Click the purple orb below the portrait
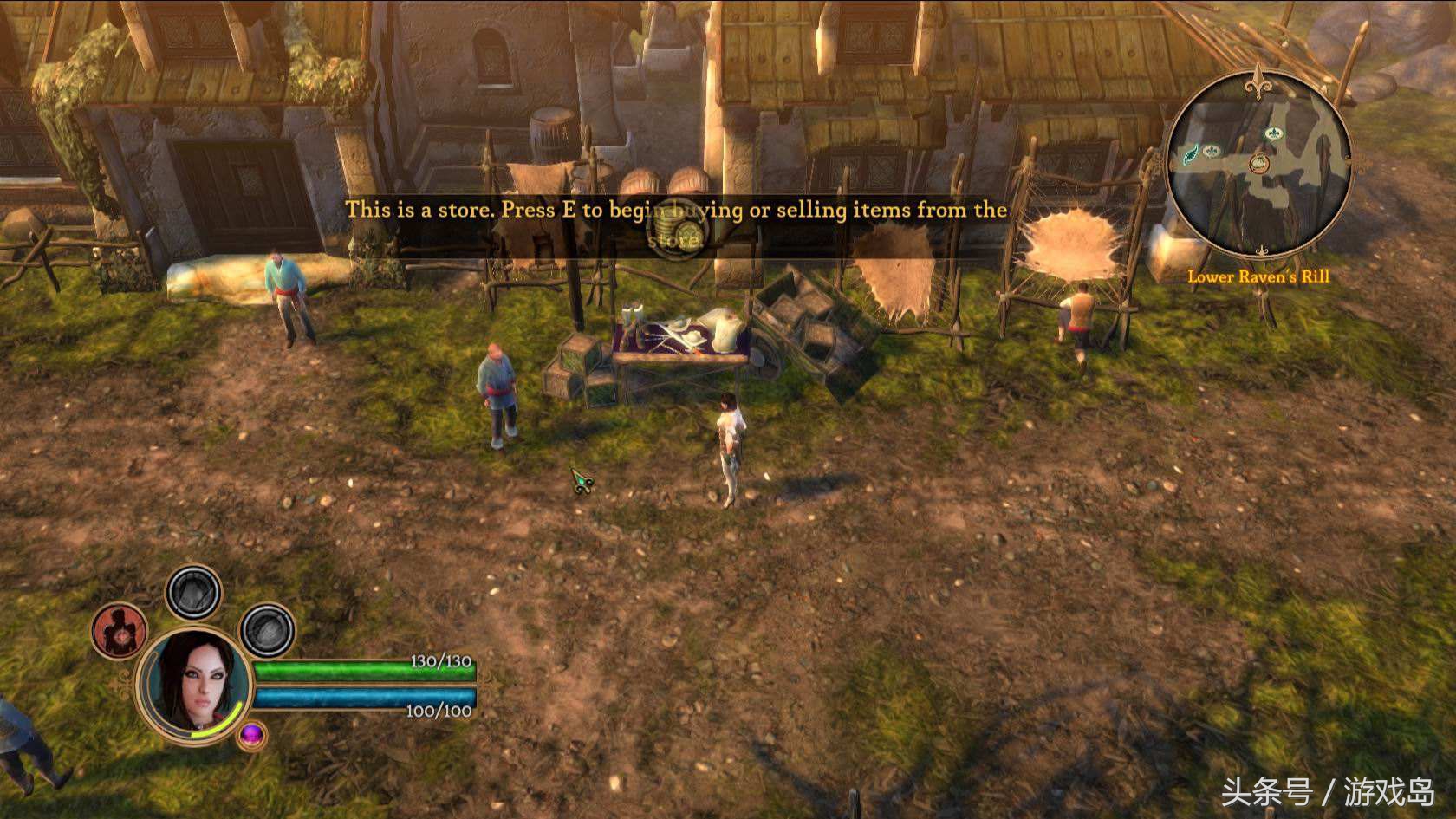The height and width of the screenshot is (819, 1456). (252, 736)
